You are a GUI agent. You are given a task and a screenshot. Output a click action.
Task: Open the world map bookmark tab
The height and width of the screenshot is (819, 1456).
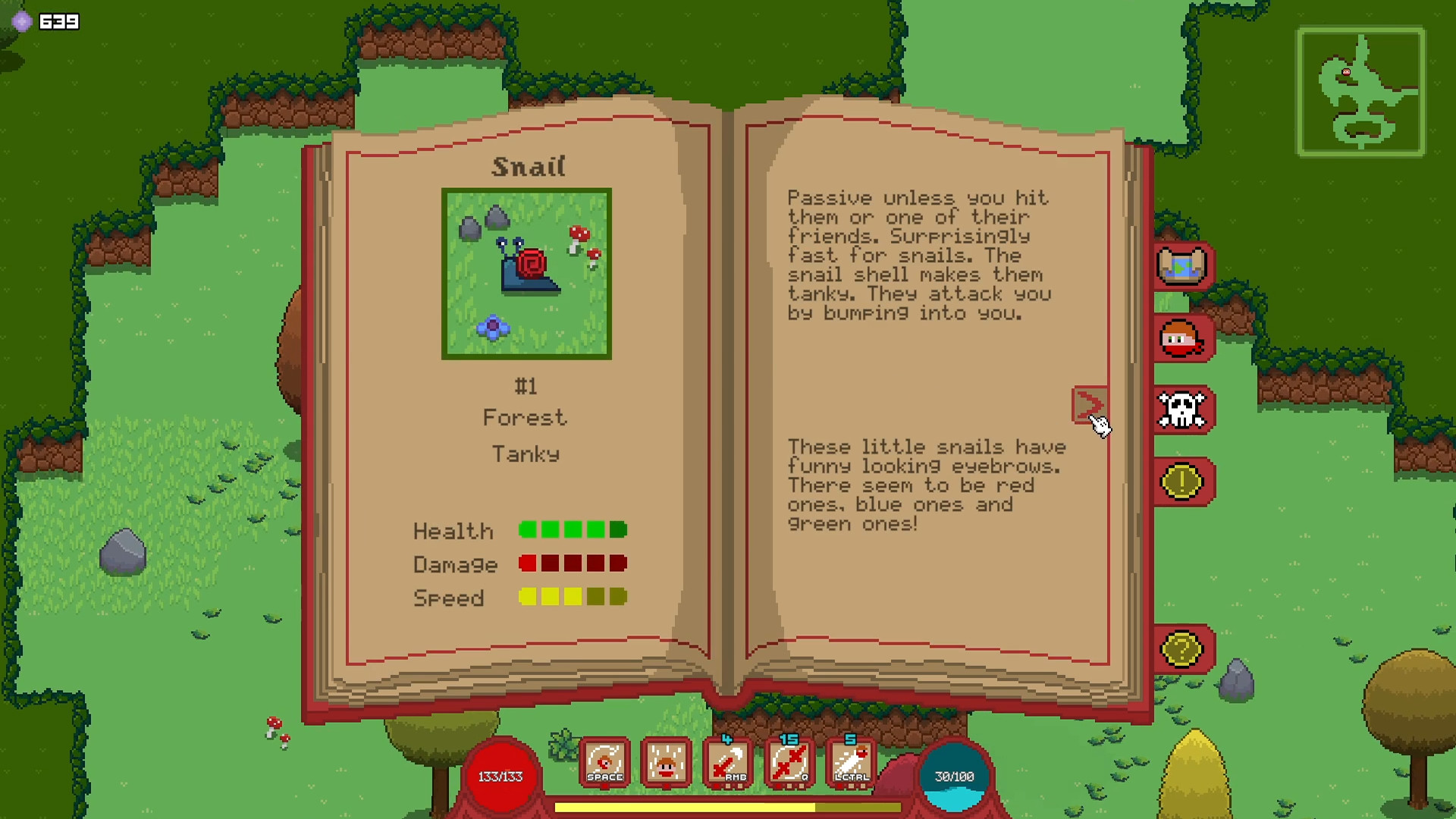pyautogui.click(x=1181, y=267)
